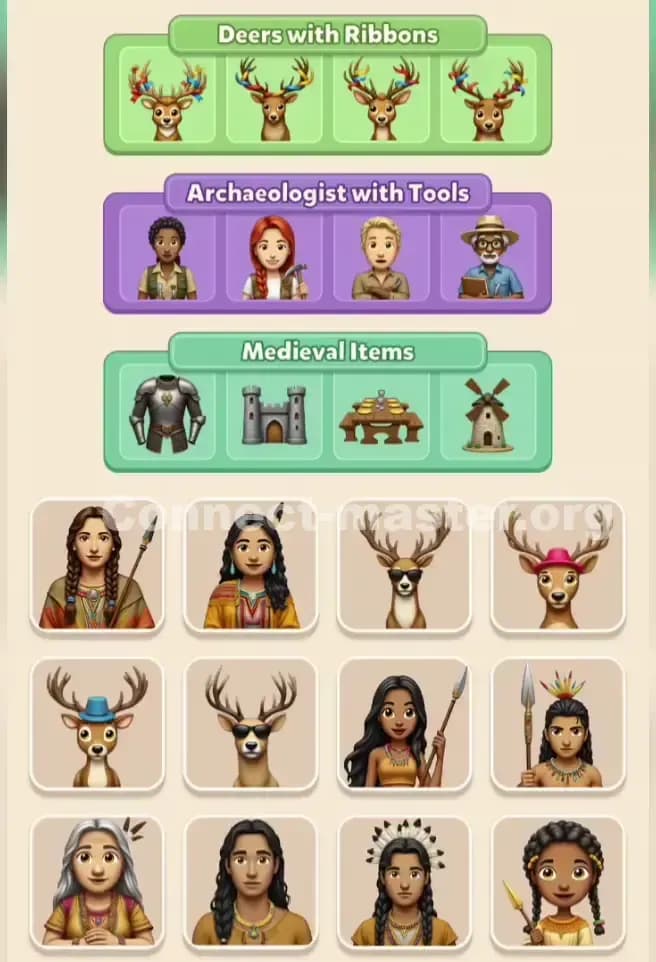Choose the warrior with colorful feather headdress

tap(557, 724)
